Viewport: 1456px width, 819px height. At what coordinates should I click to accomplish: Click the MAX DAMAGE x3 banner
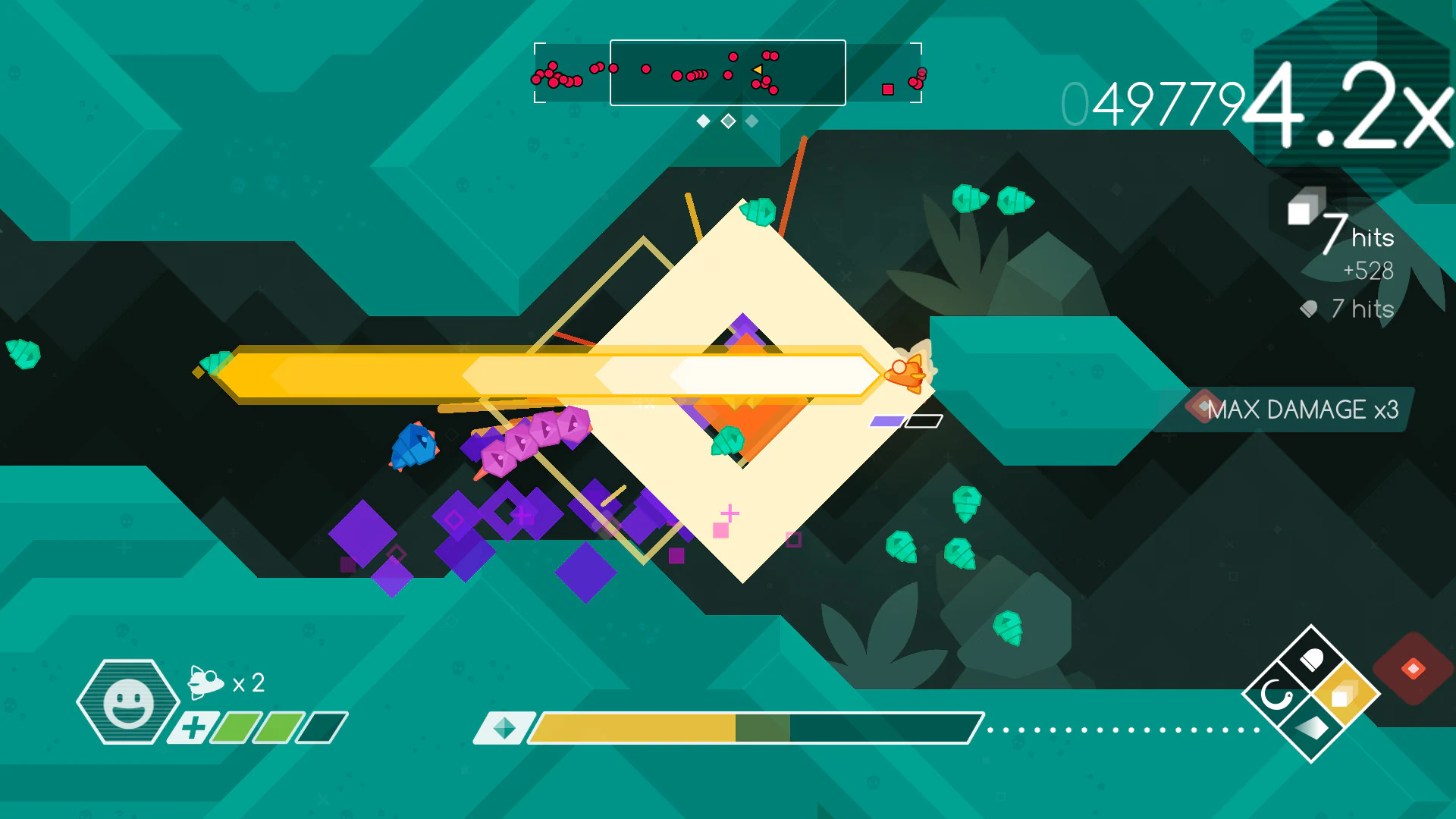[1294, 411]
